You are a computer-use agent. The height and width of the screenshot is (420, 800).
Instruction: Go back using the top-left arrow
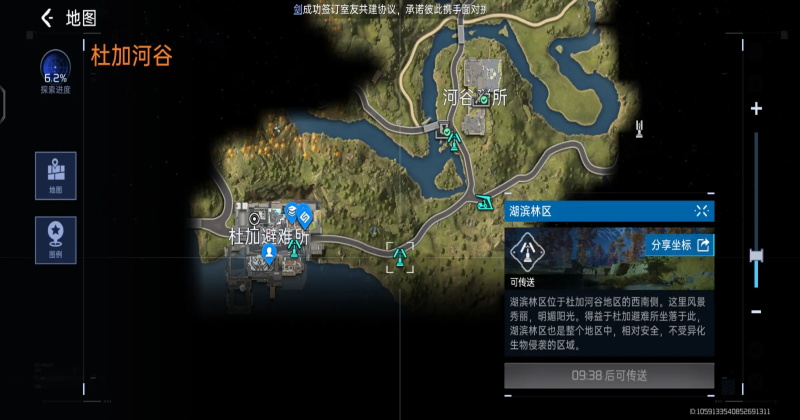point(46,18)
